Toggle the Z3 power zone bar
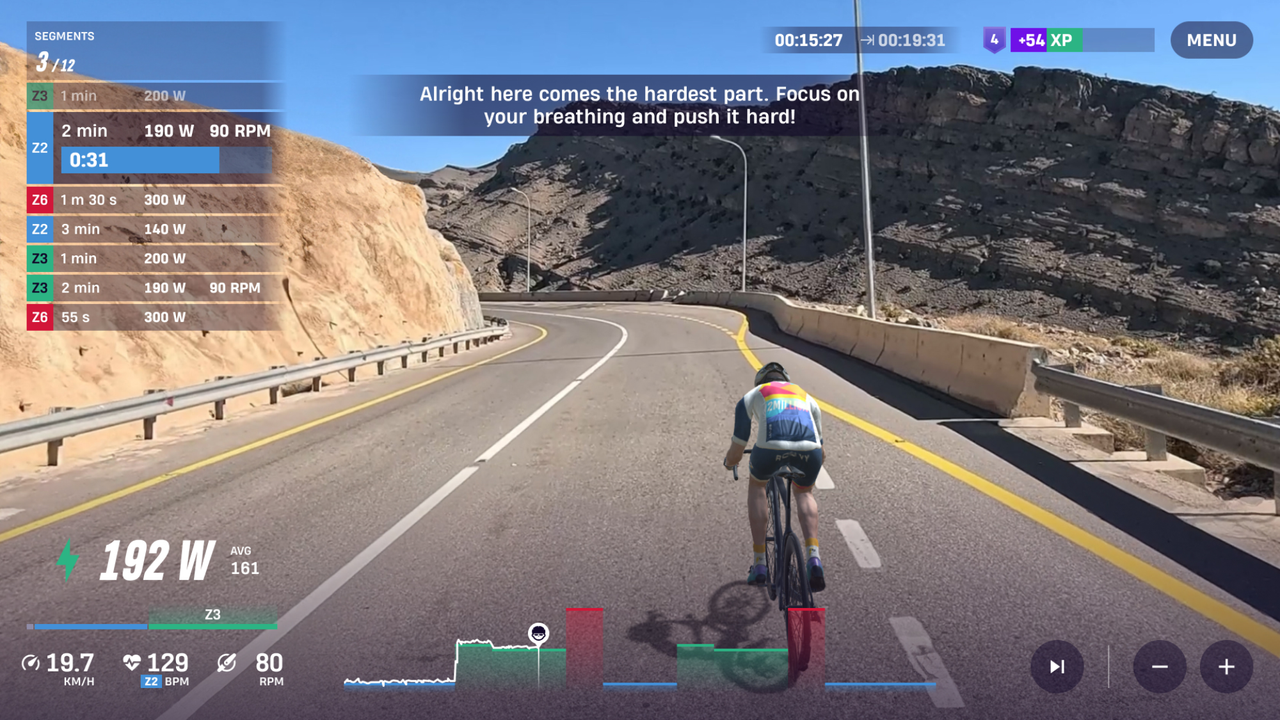1280x720 pixels. pyautogui.click(x=213, y=627)
